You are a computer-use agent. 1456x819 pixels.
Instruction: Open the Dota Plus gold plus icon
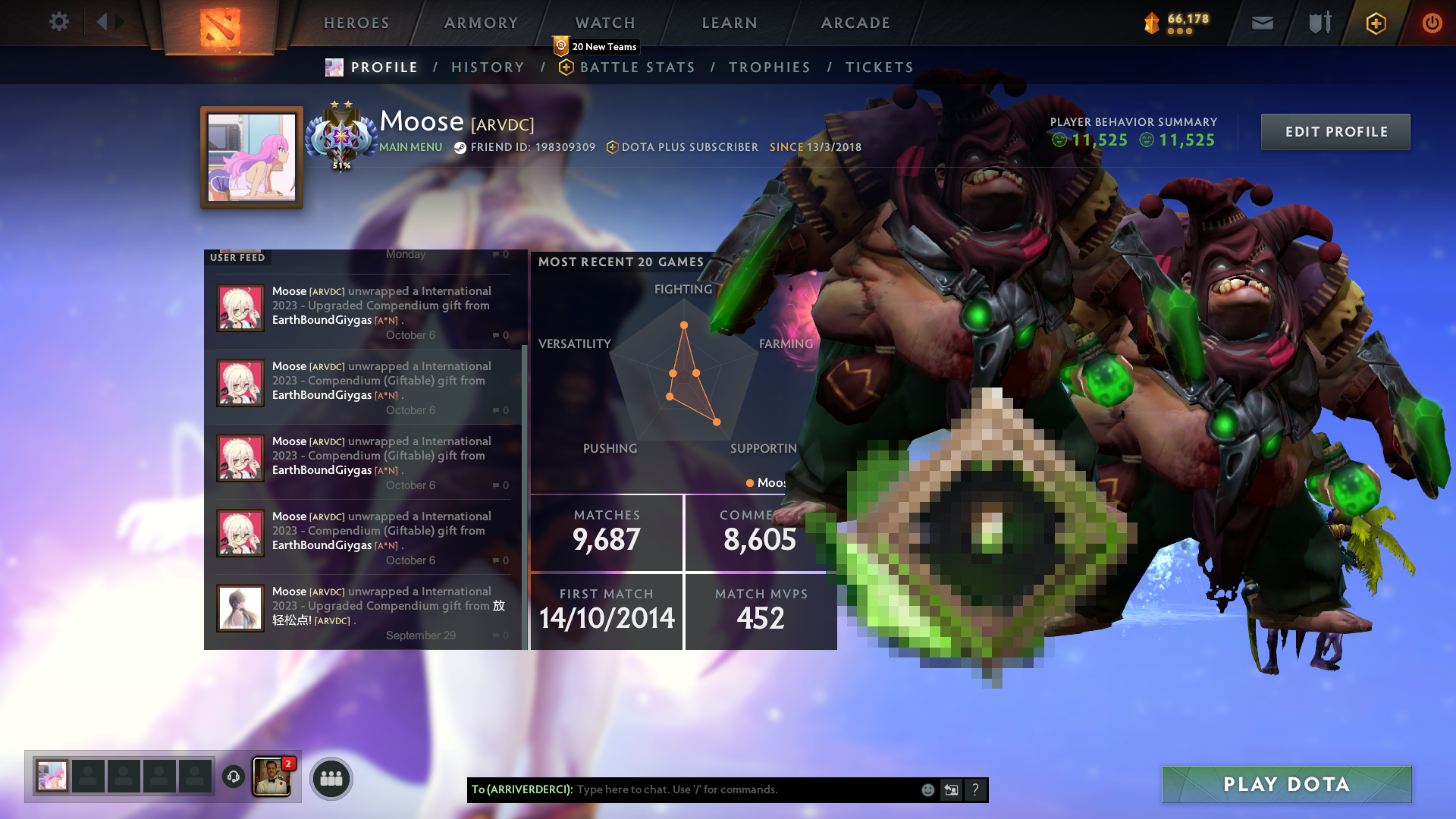1375,23
